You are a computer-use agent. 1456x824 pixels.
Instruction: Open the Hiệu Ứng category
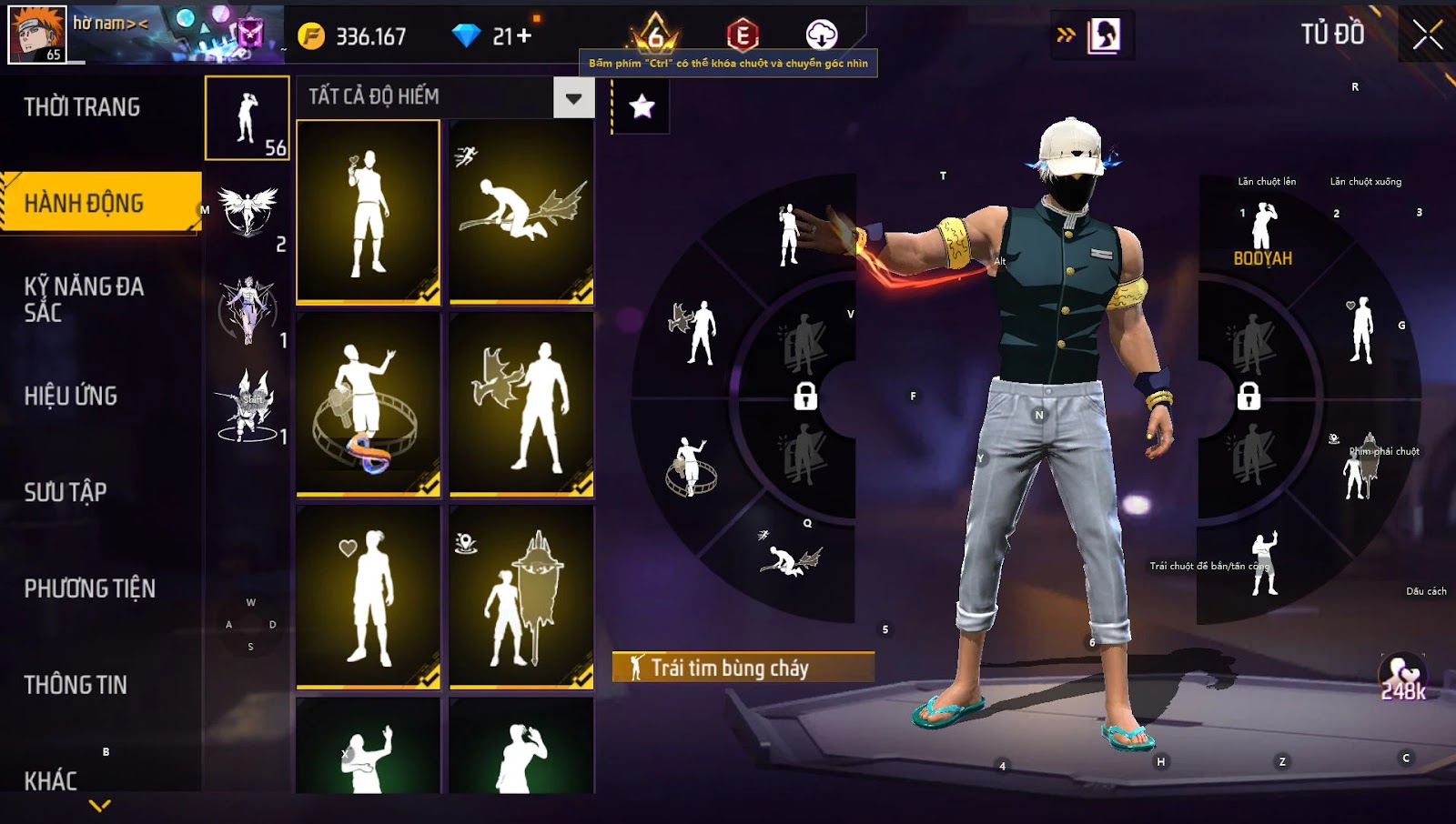[71, 396]
